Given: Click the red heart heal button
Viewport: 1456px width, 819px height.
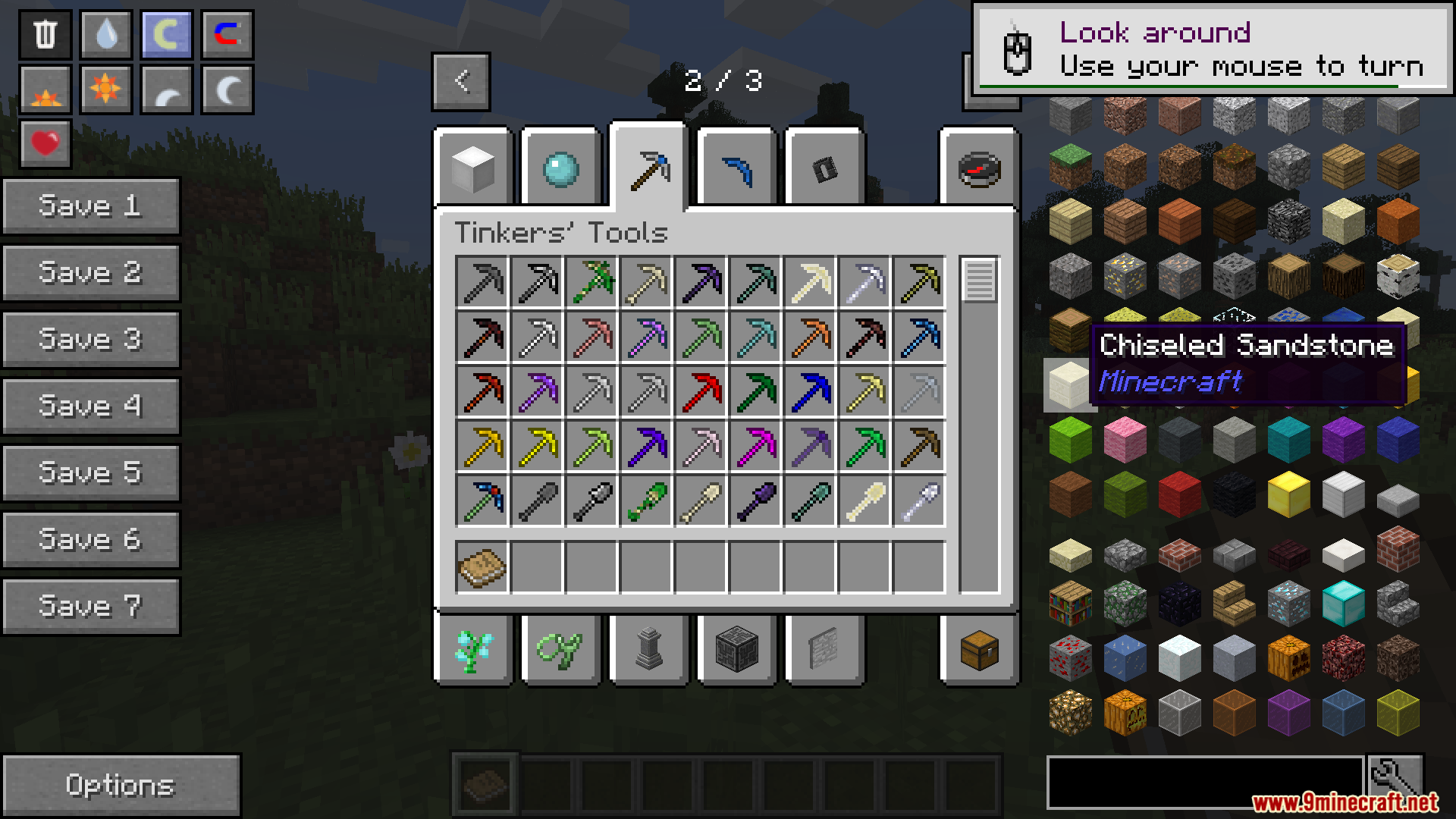Looking at the screenshot, I should tap(45, 143).
